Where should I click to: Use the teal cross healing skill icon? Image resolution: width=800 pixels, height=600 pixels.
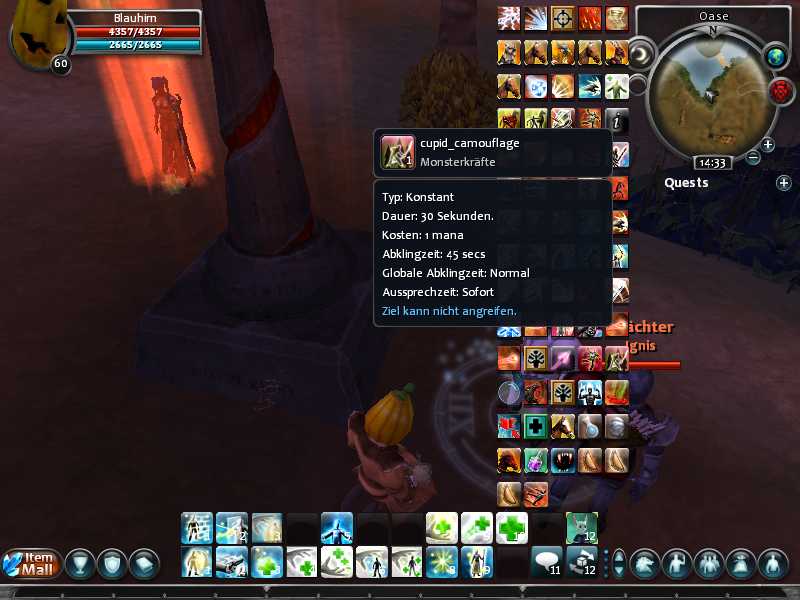click(x=536, y=426)
